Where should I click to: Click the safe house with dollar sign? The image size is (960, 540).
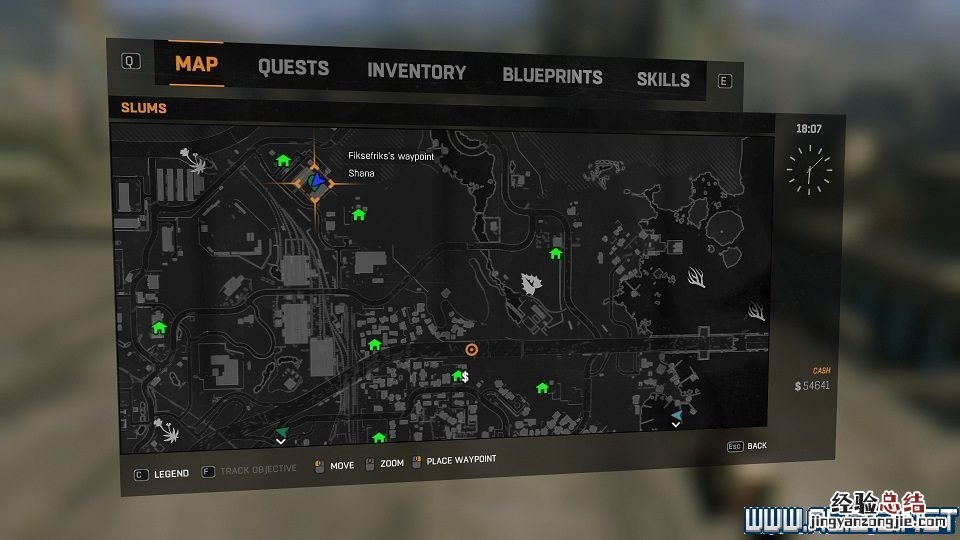tap(460, 376)
